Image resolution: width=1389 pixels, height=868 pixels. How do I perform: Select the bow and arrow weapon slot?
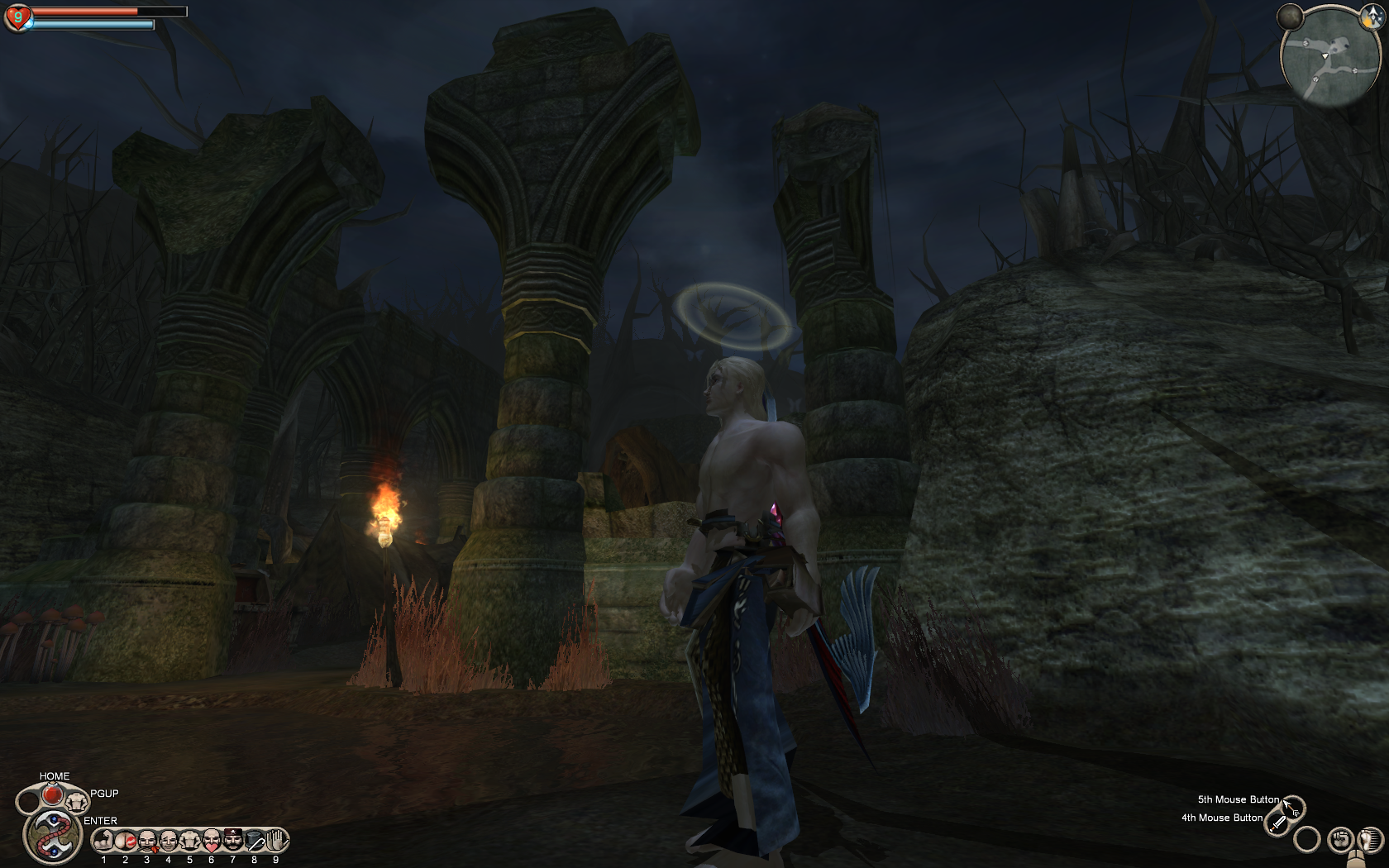1292,808
